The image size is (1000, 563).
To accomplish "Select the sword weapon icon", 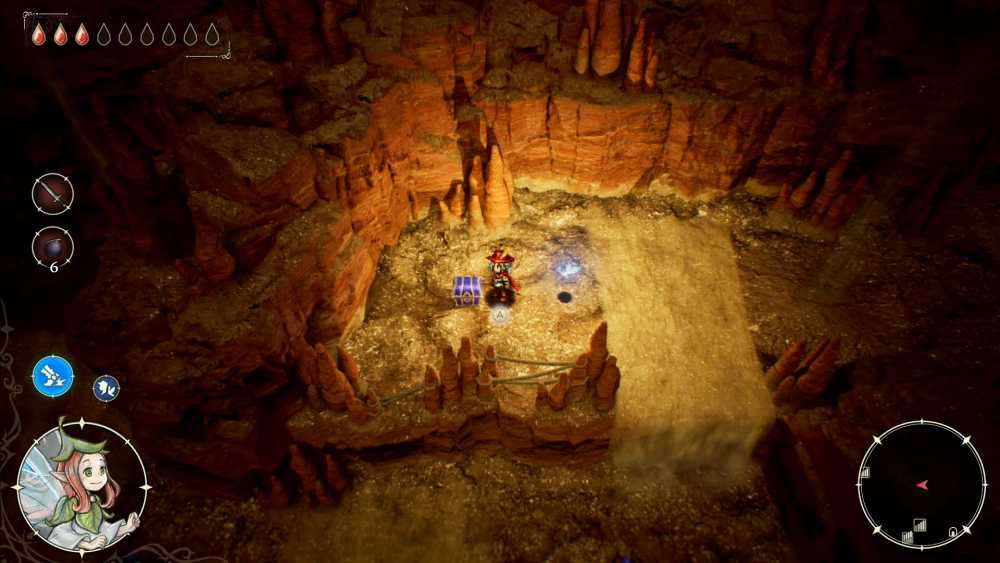I will coord(52,193).
